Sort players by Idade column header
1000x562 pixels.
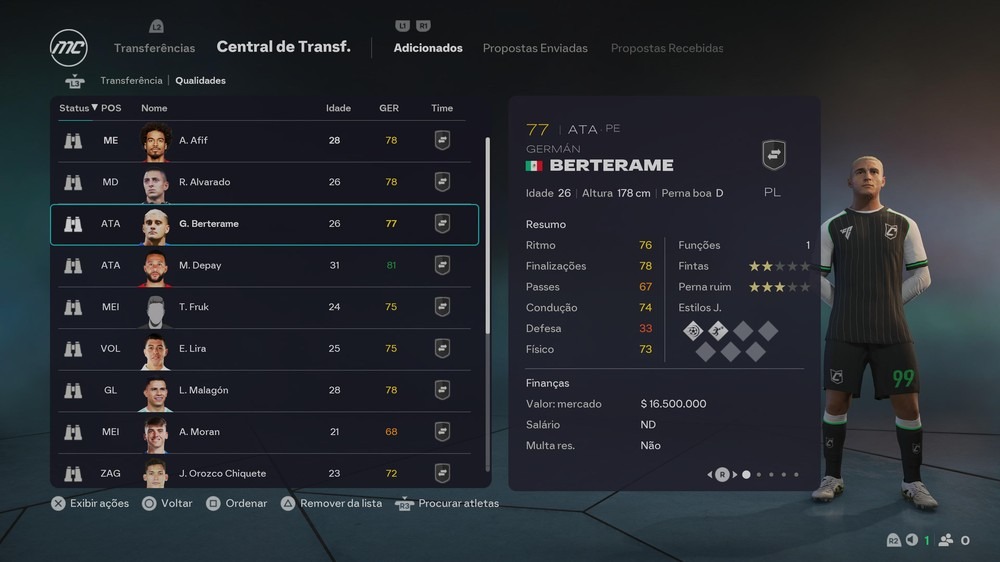click(338, 108)
